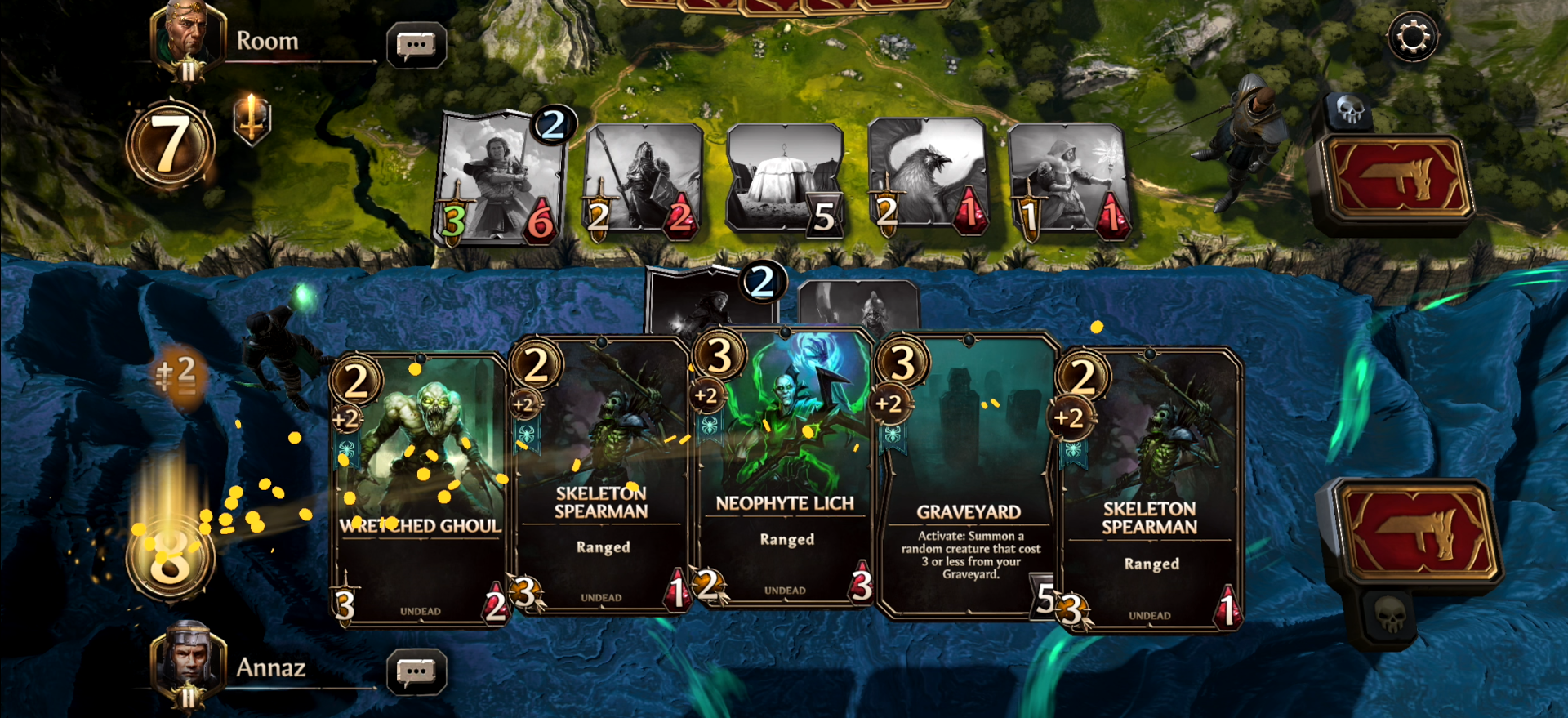Pick the Graveyard card from hand
Image resolution: width=1568 pixels, height=718 pixels.
tap(968, 482)
